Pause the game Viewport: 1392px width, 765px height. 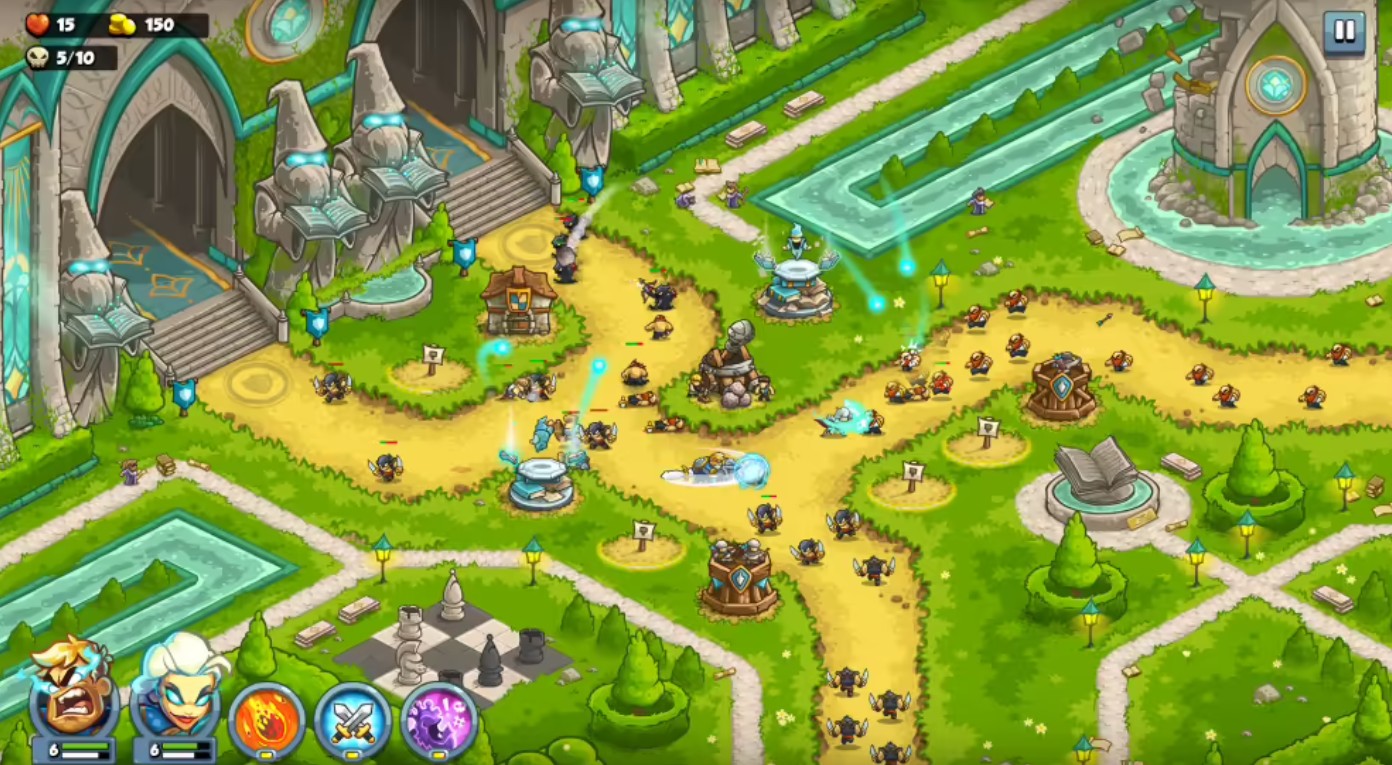[x=1344, y=32]
